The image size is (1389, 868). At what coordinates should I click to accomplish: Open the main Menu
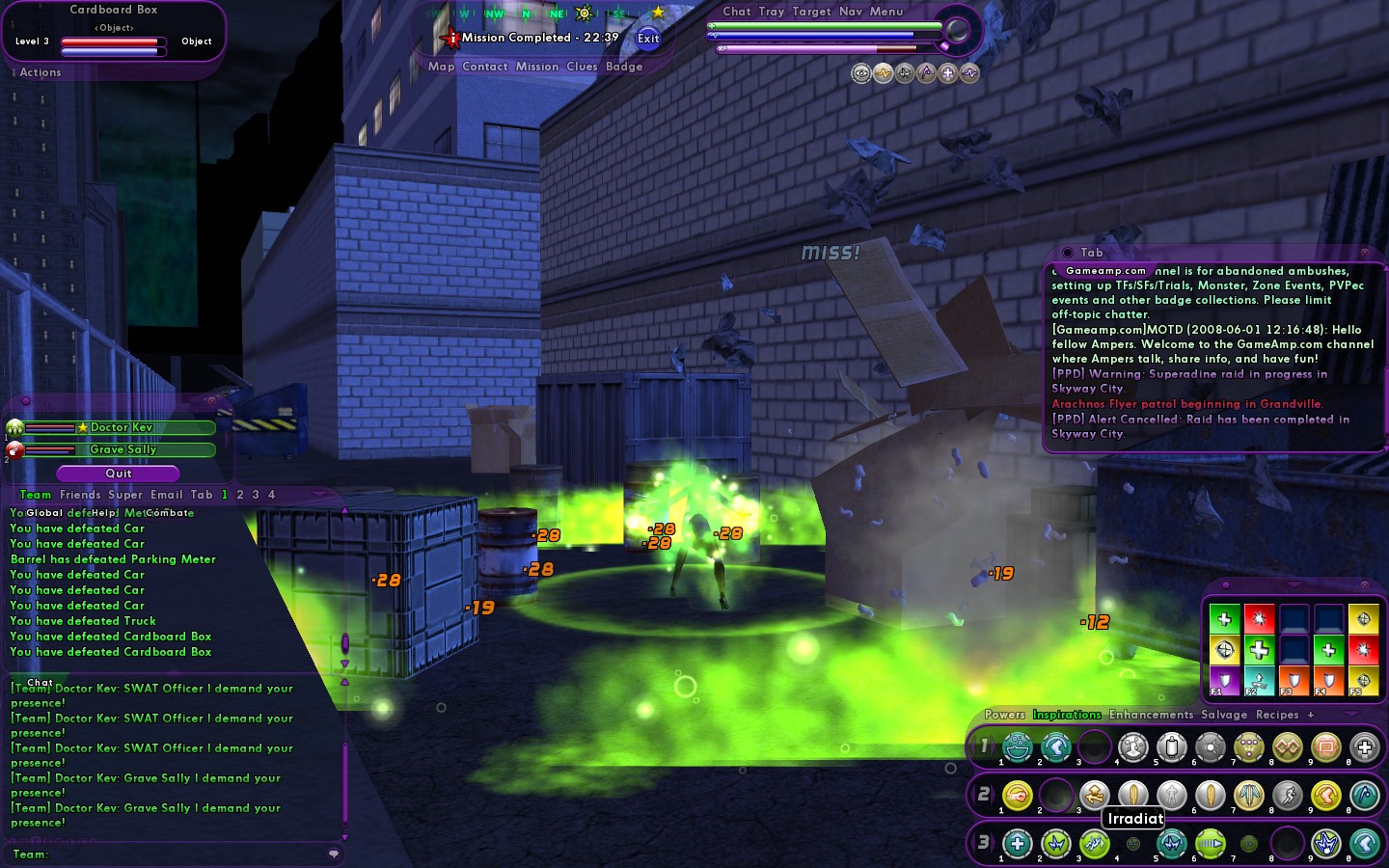(886, 12)
